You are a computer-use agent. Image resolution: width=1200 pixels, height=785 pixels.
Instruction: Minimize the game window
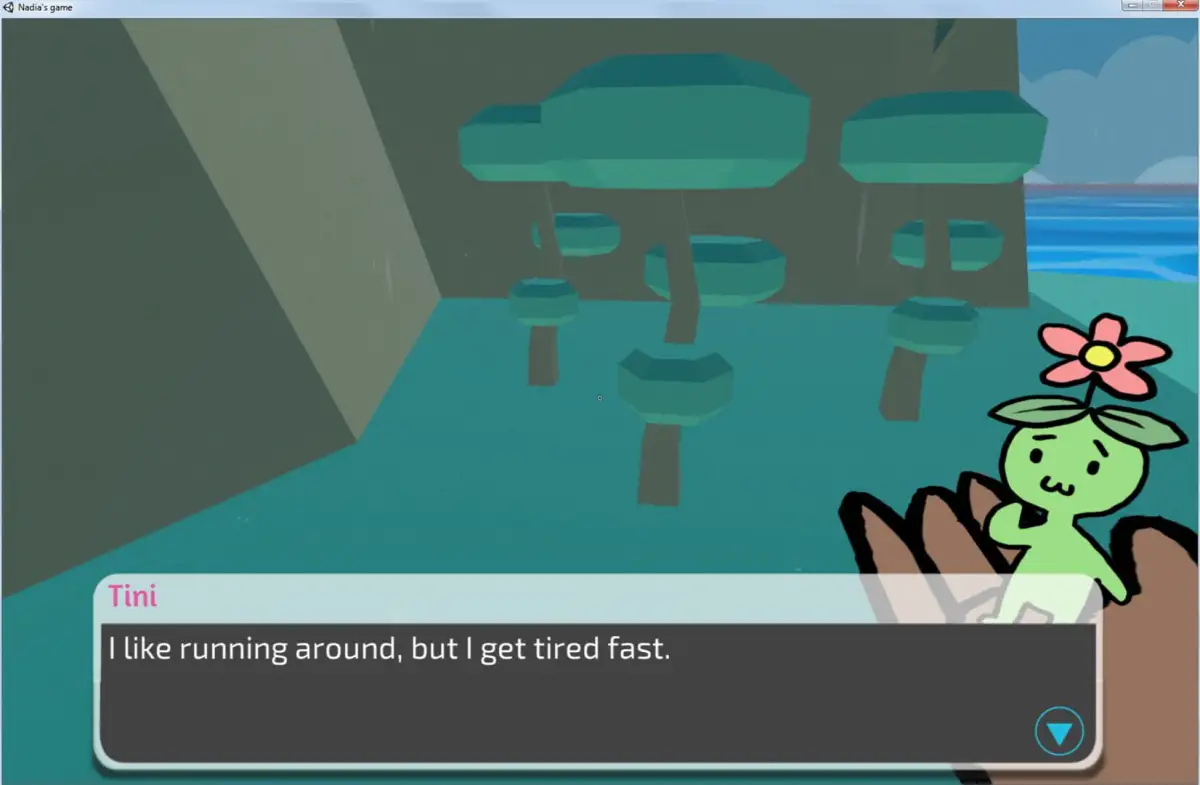pos(1131,6)
